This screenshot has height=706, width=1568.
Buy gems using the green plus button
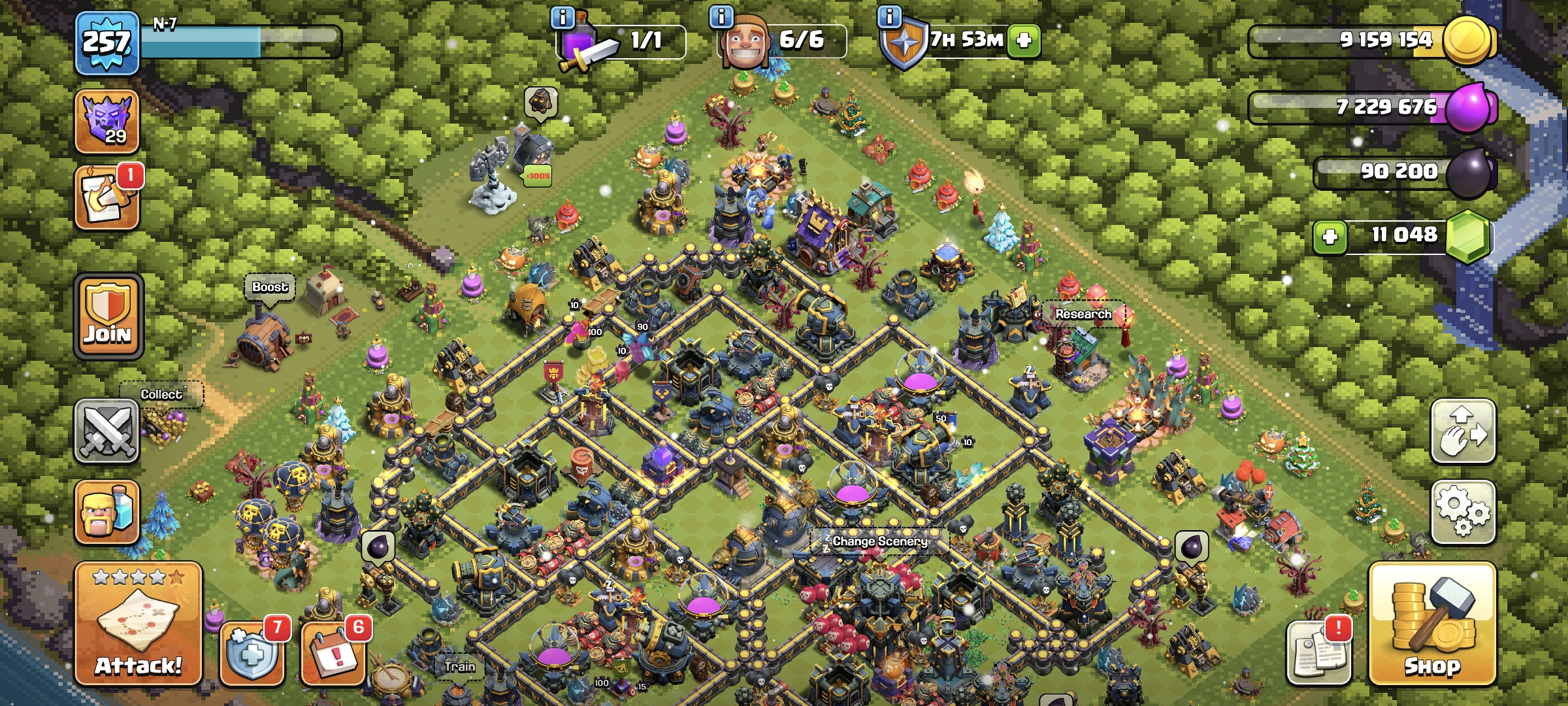[1330, 237]
